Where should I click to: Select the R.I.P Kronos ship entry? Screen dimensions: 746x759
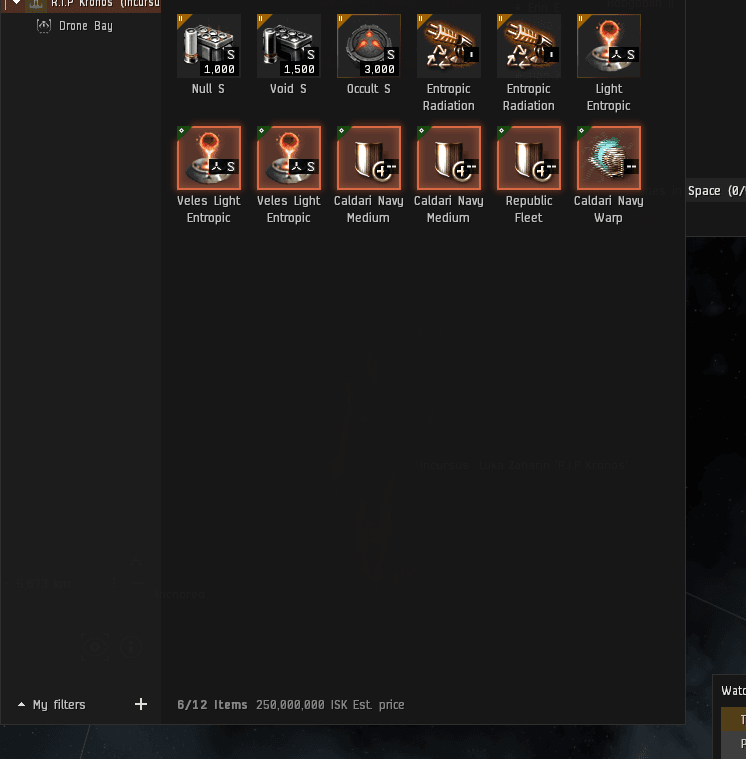tap(98, 3)
